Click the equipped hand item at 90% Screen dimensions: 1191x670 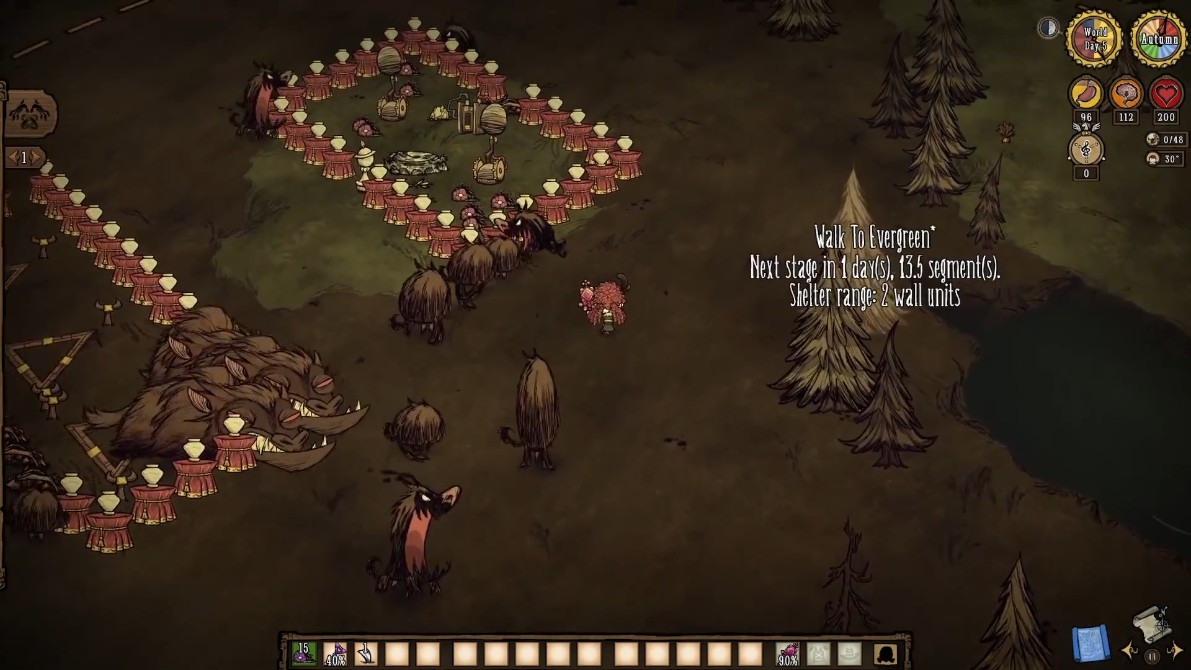point(788,654)
